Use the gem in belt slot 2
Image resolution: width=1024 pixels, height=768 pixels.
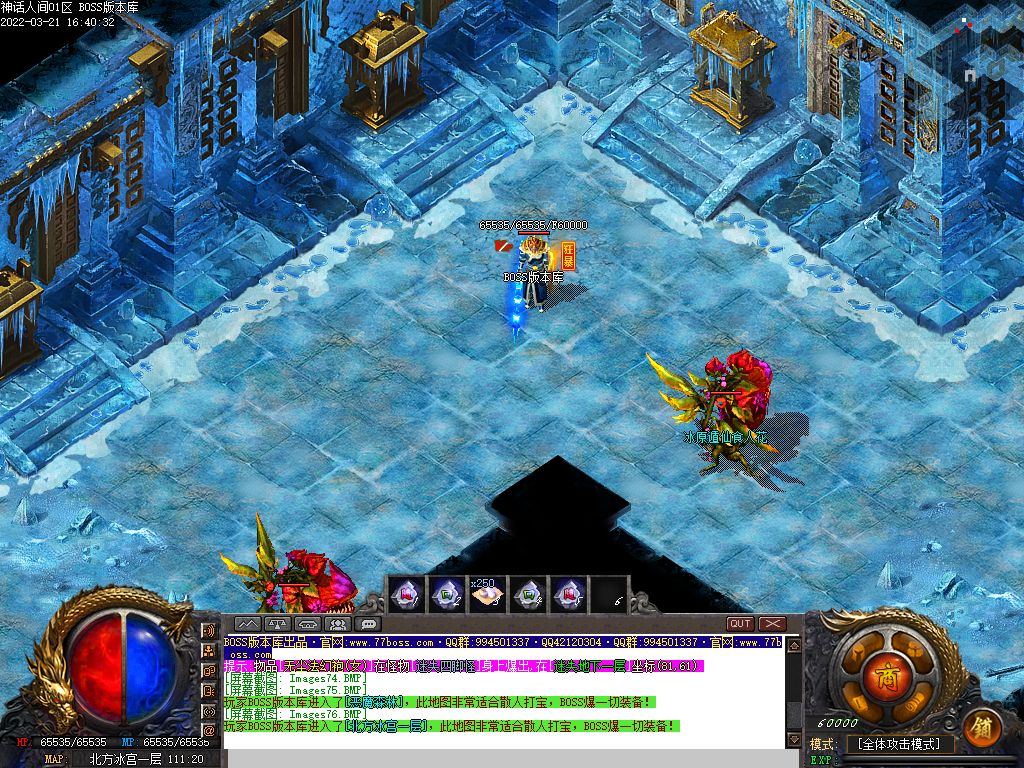pos(445,595)
